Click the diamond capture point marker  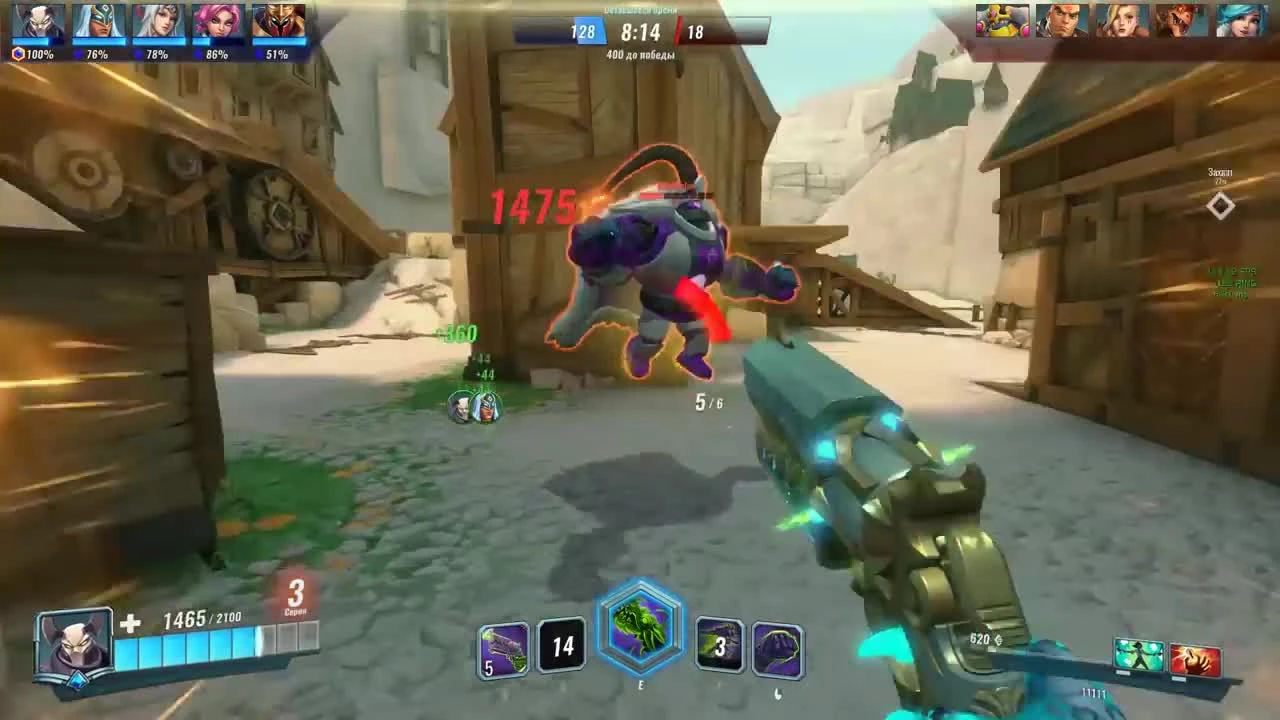click(x=1220, y=207)
